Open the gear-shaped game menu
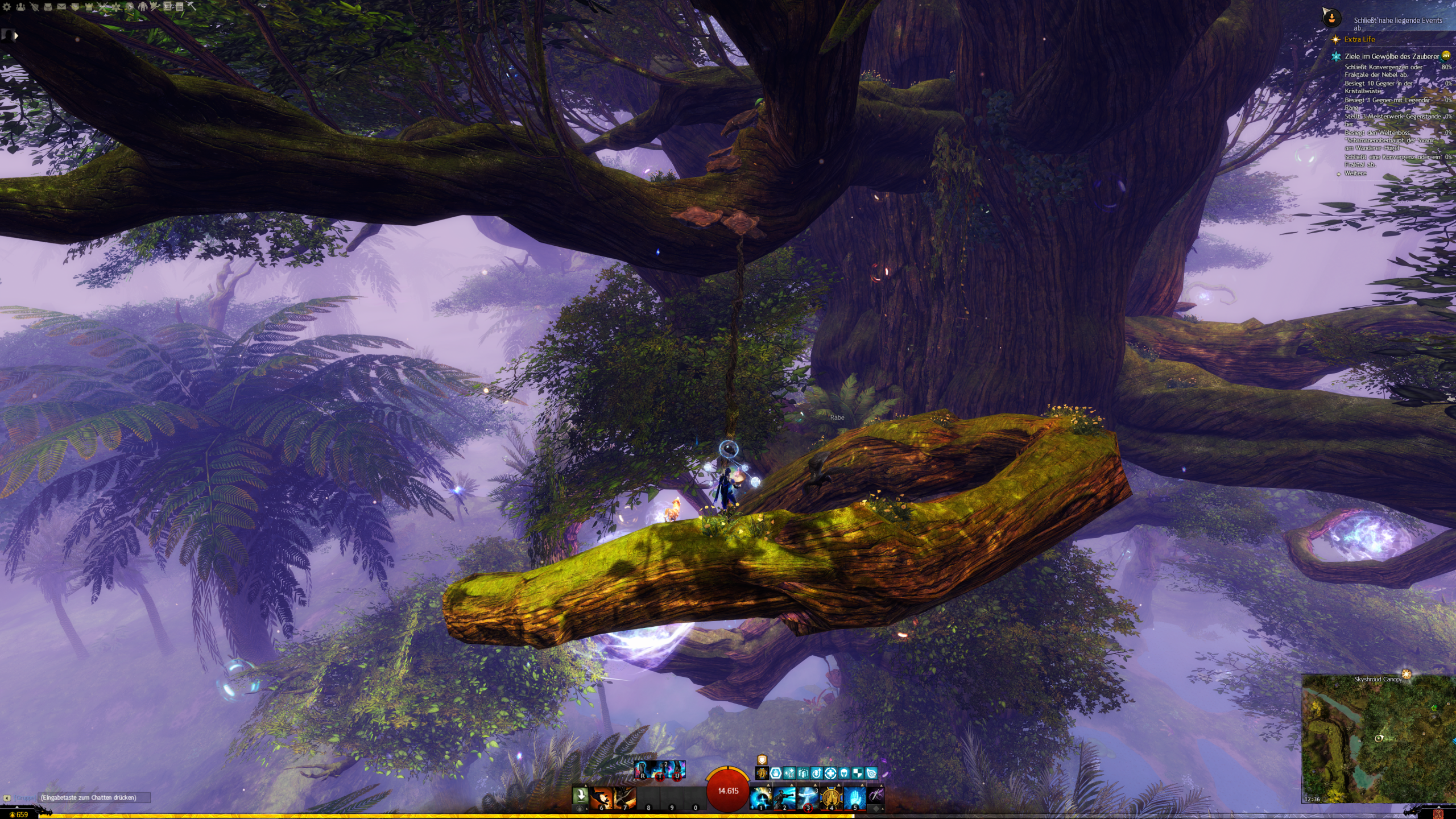Viewport: 1456px width, 819px height. click(7, 7)
